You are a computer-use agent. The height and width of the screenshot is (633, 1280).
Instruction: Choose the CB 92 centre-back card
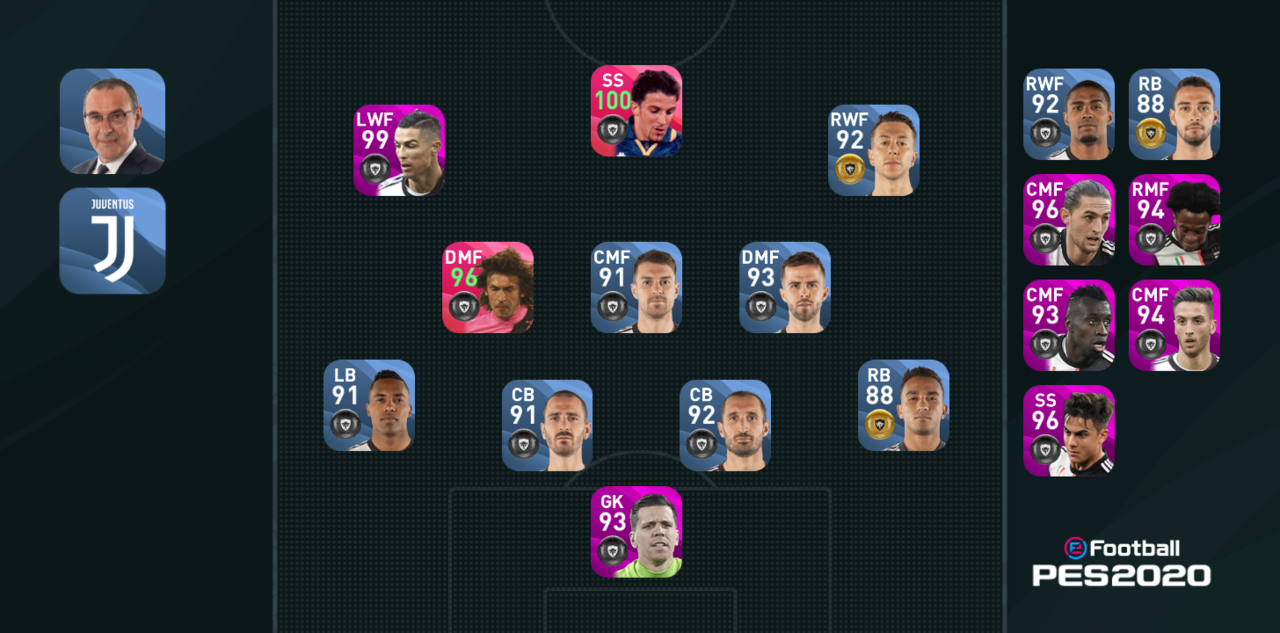tap(725, 425)
